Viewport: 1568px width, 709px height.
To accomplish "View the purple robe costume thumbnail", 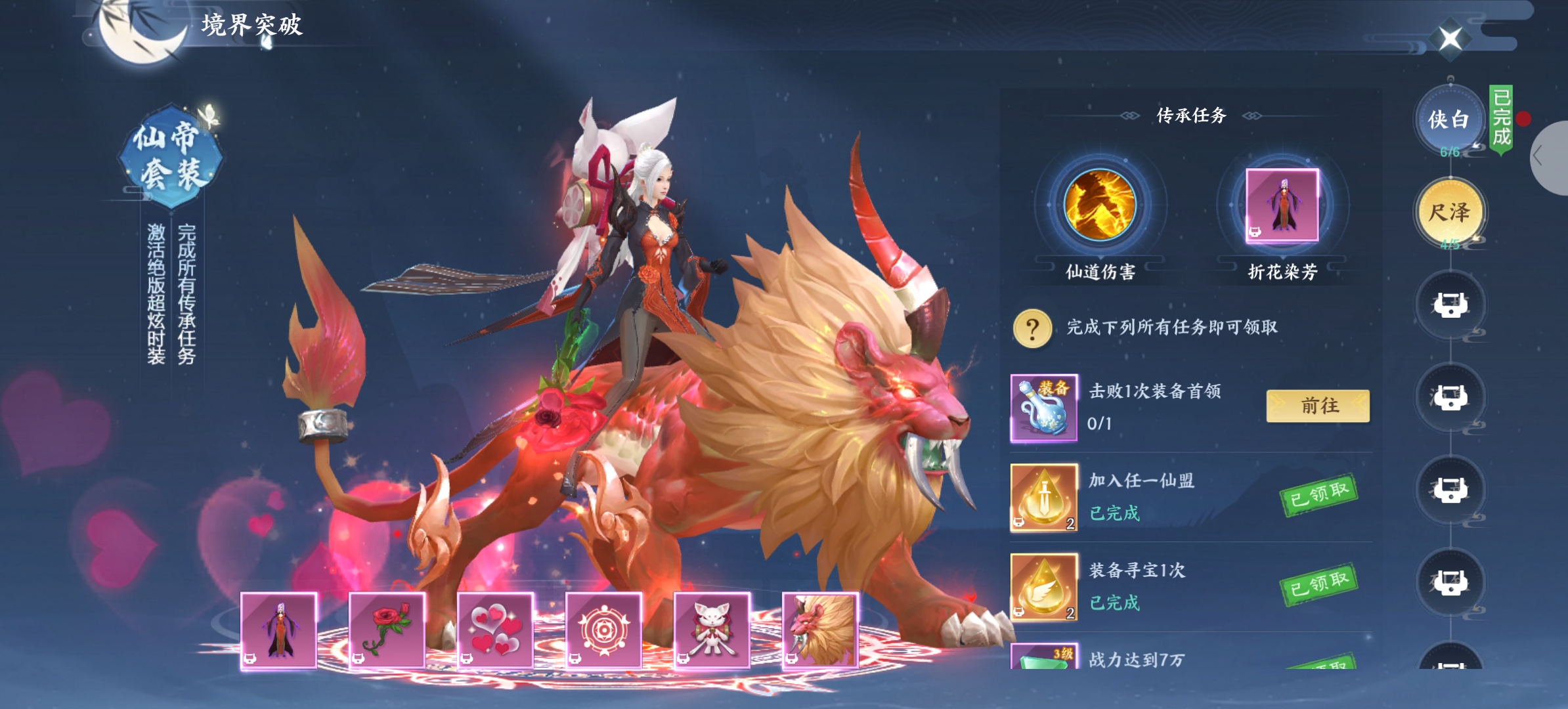I will tap(279, 630).
